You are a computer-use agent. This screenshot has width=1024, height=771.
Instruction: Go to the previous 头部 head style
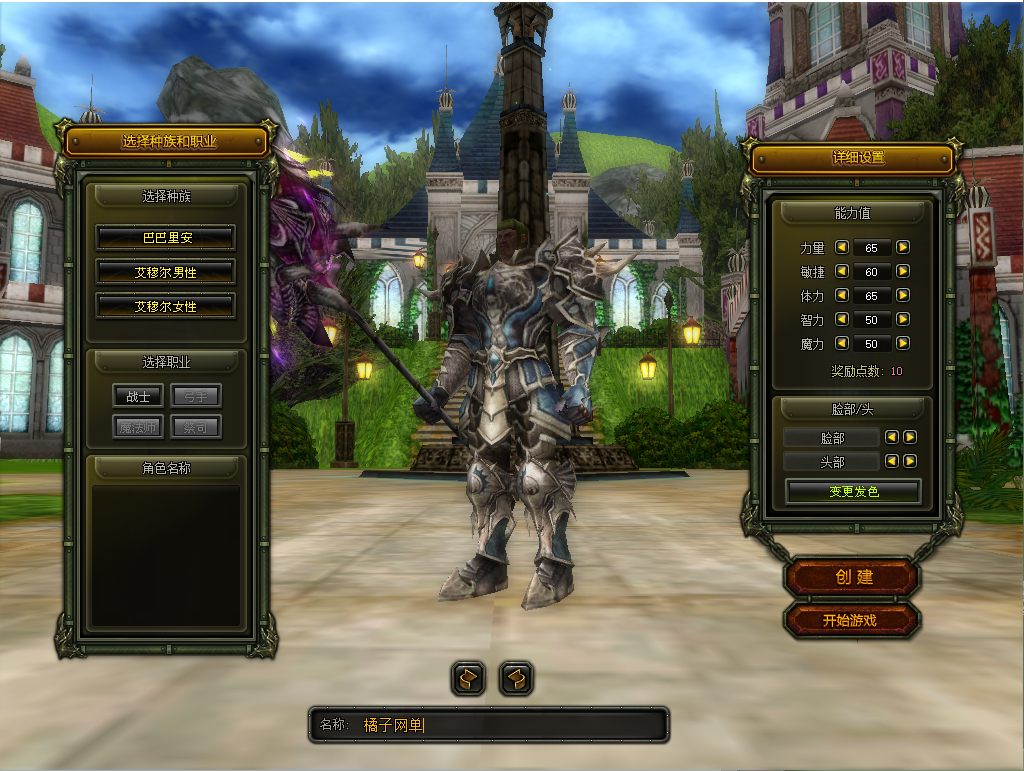(893, 461)
